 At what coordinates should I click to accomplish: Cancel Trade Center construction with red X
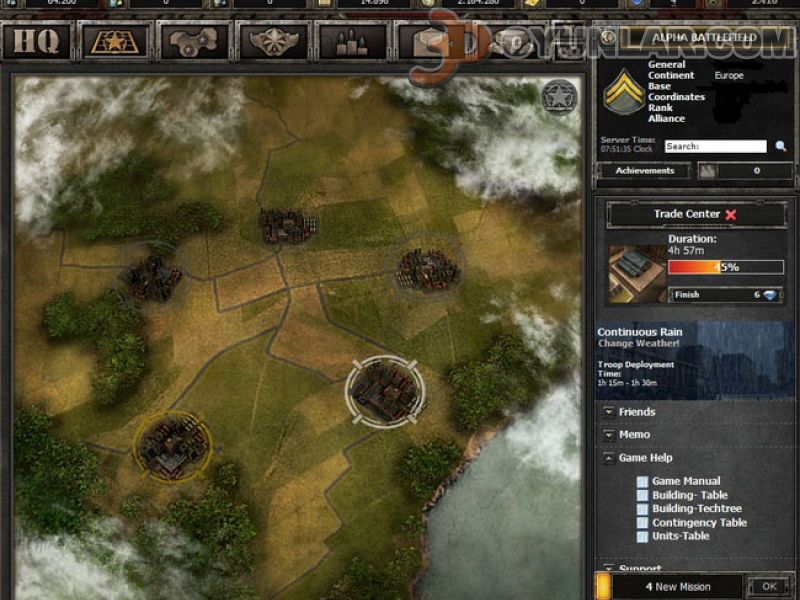pyautogui.click(x=731, y=214)
